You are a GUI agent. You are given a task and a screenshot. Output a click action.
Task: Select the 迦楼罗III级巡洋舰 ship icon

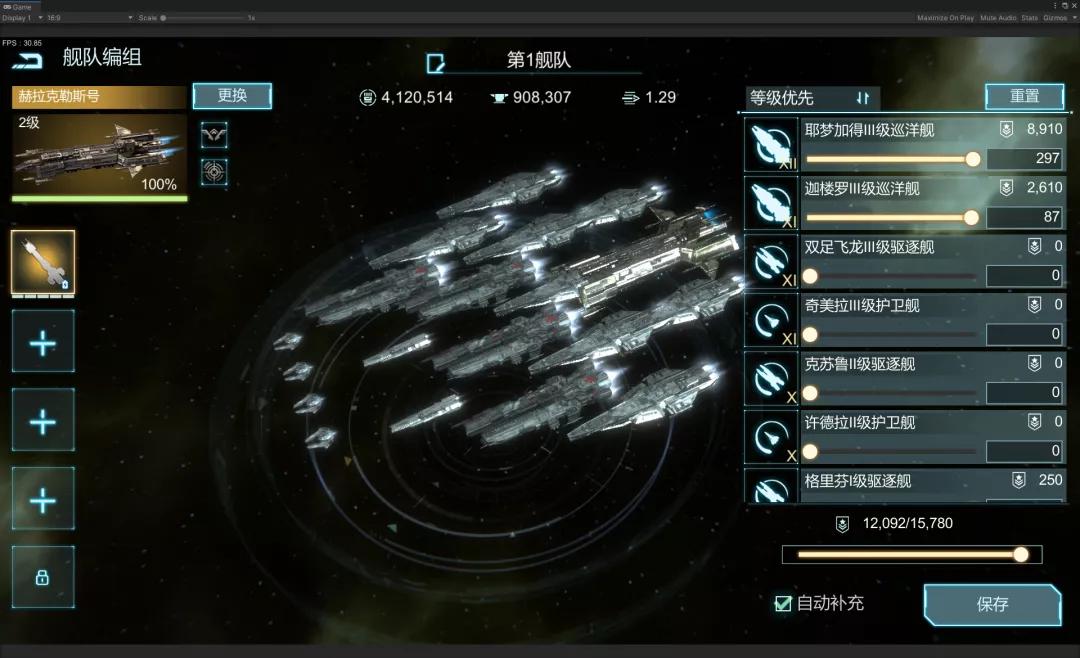tap(771, 204)
